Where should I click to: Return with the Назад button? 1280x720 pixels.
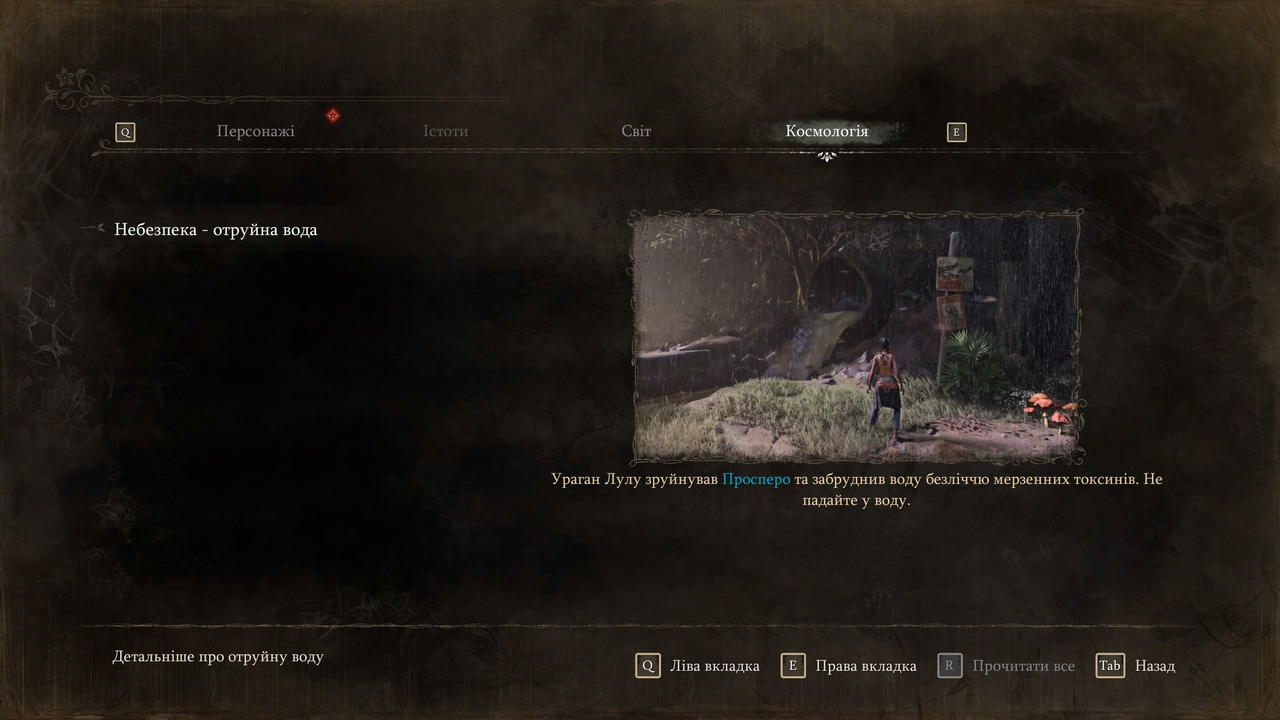(x=1136, y=666)
